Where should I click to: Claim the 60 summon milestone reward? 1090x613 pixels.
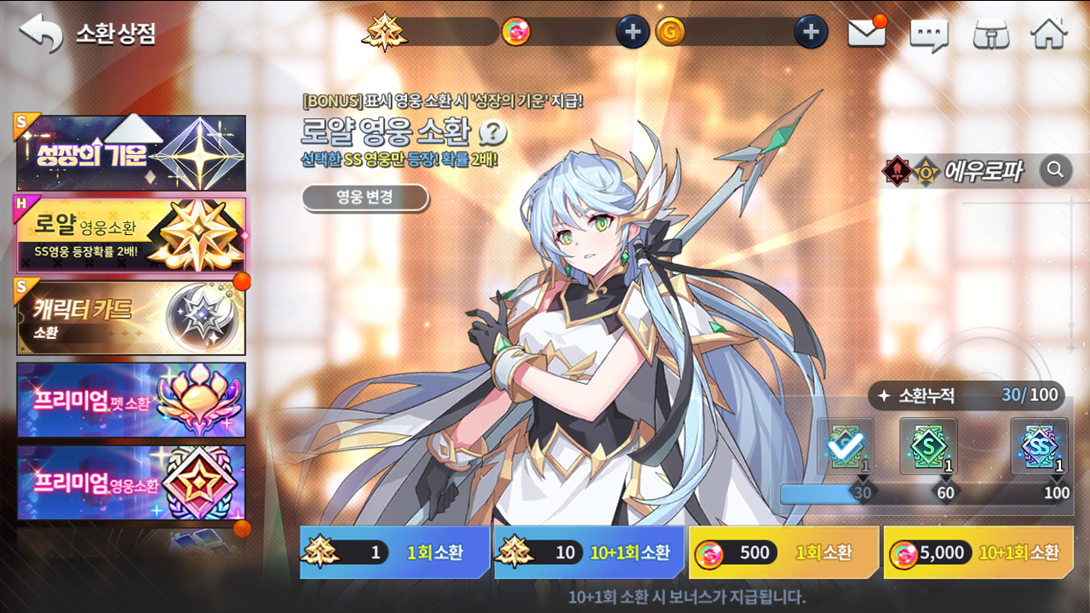928,446
